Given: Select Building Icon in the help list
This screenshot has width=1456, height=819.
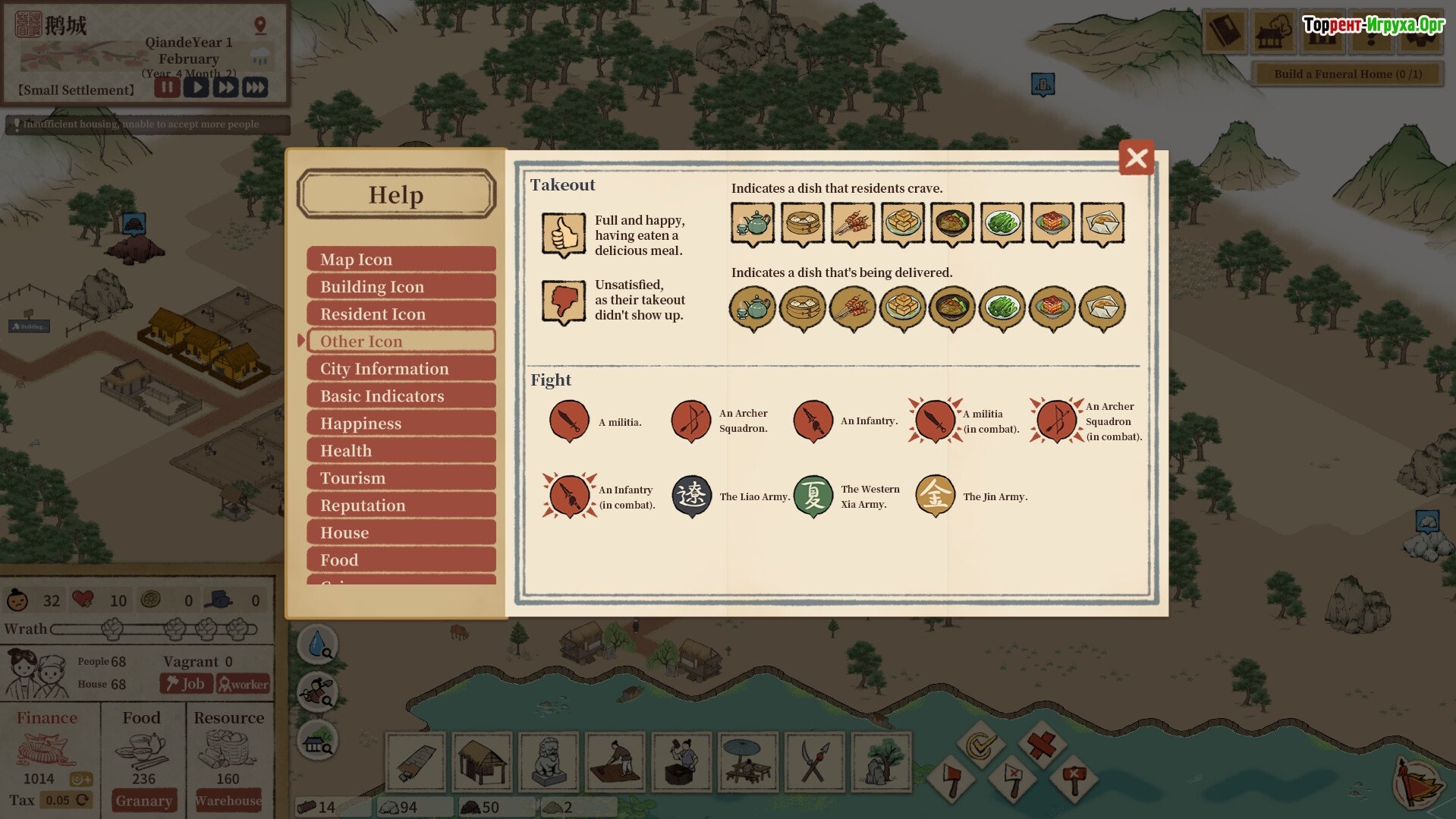Looking at the screenshot, I should pos(401,287).
